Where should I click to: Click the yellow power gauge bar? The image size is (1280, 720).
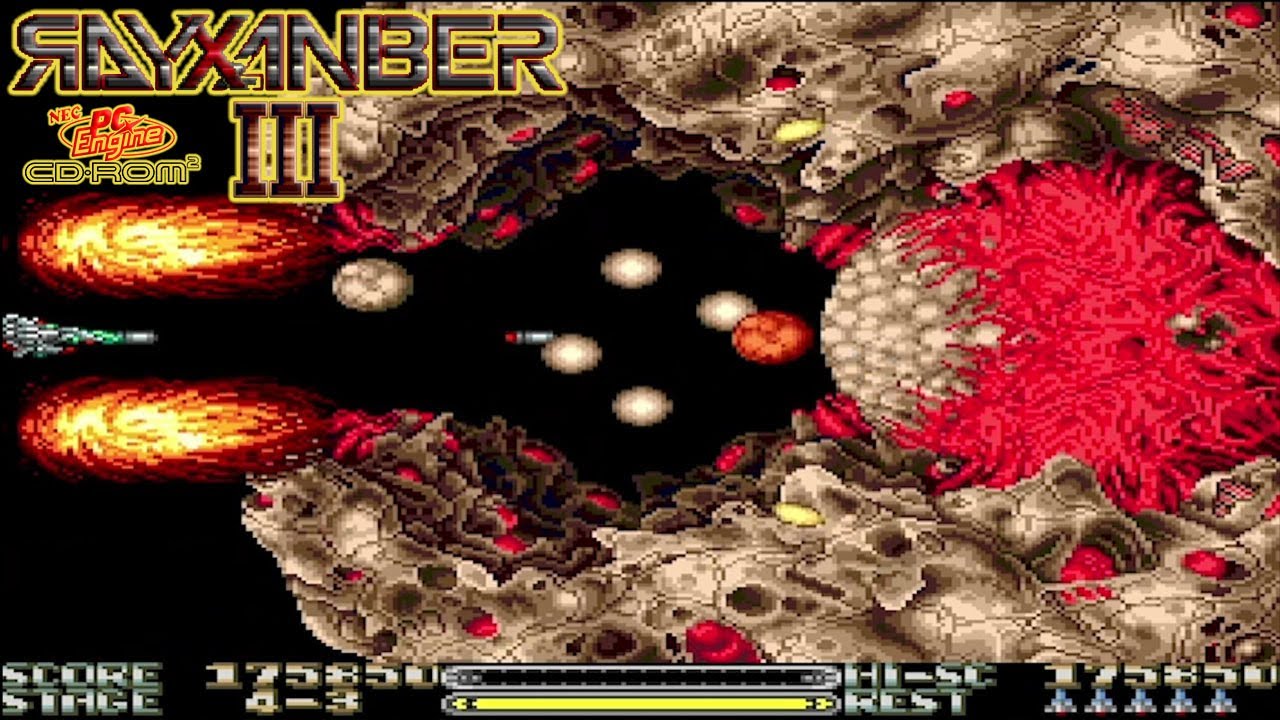(640, 702)
